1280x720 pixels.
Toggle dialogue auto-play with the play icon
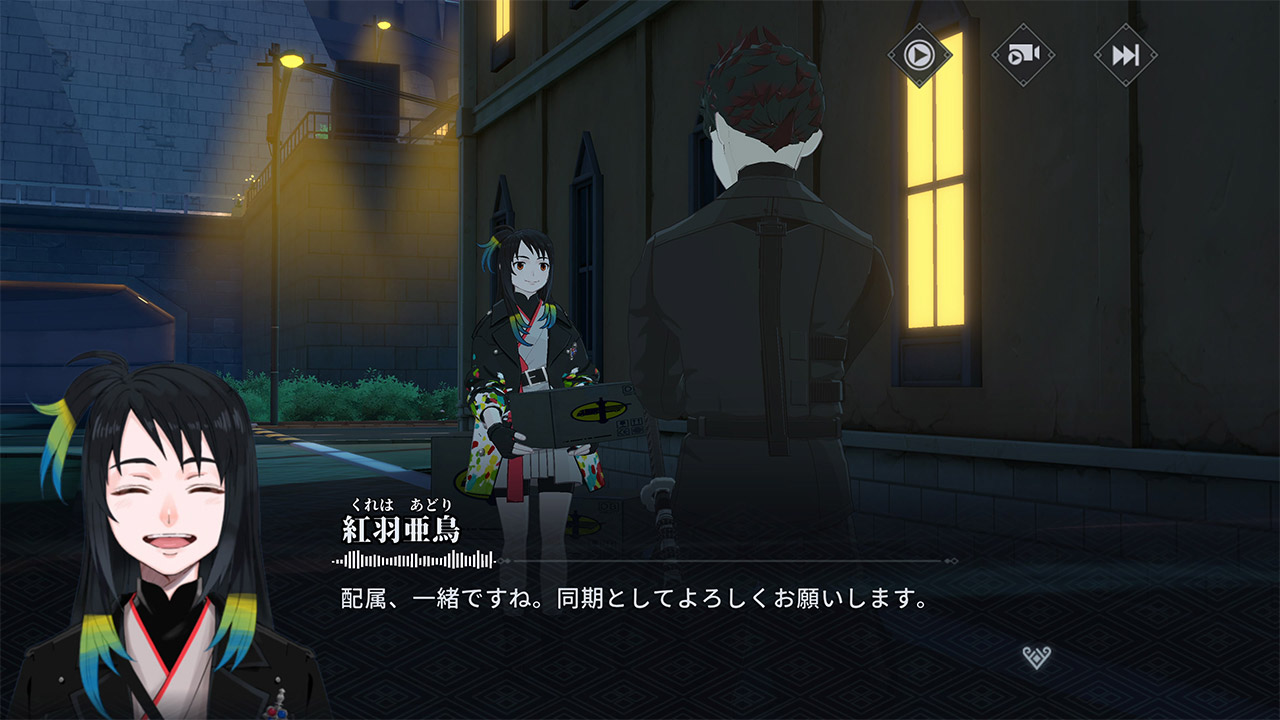(919, 54)
